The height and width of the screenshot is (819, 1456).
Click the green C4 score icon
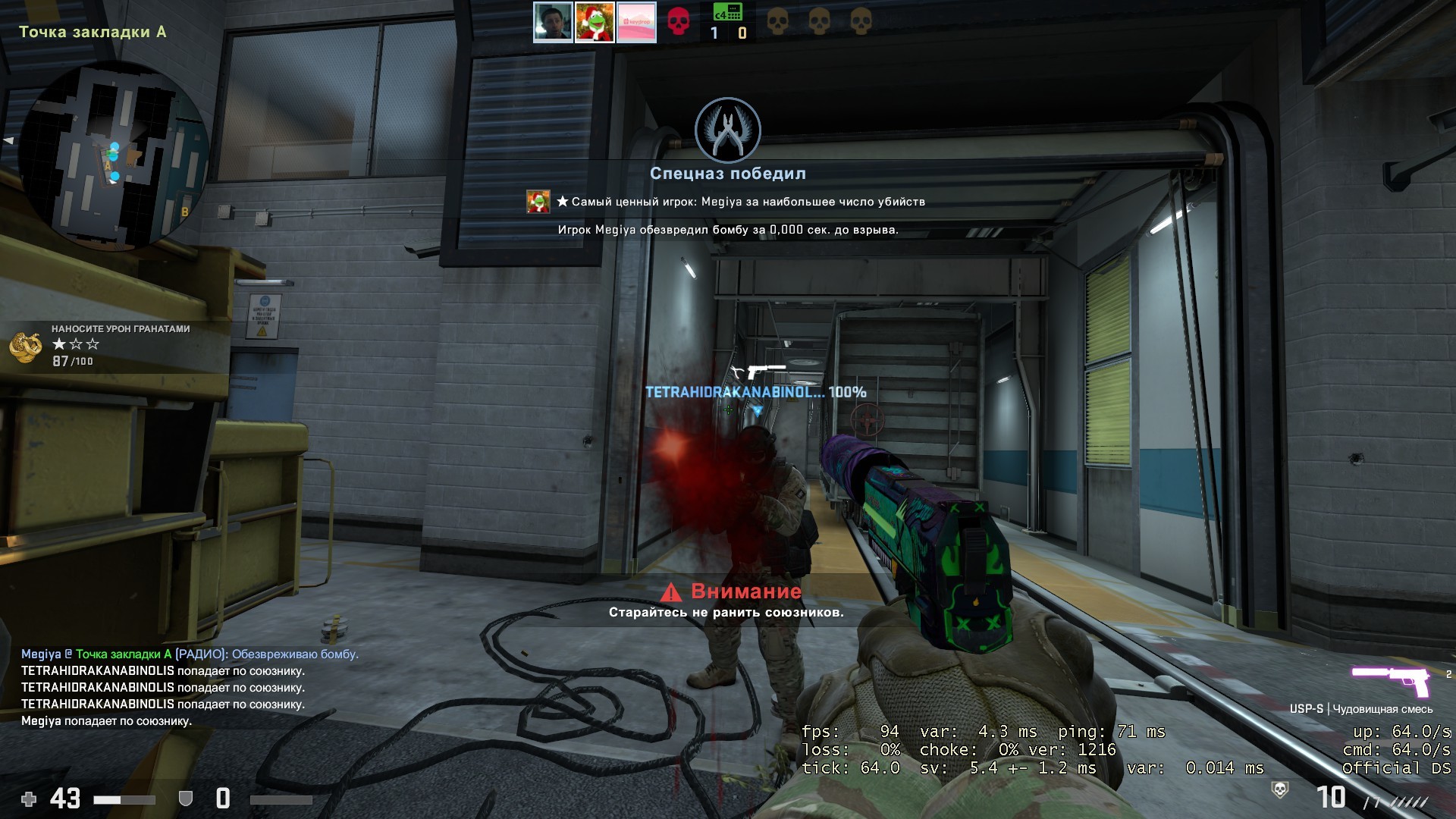click(x=727, y=13)
